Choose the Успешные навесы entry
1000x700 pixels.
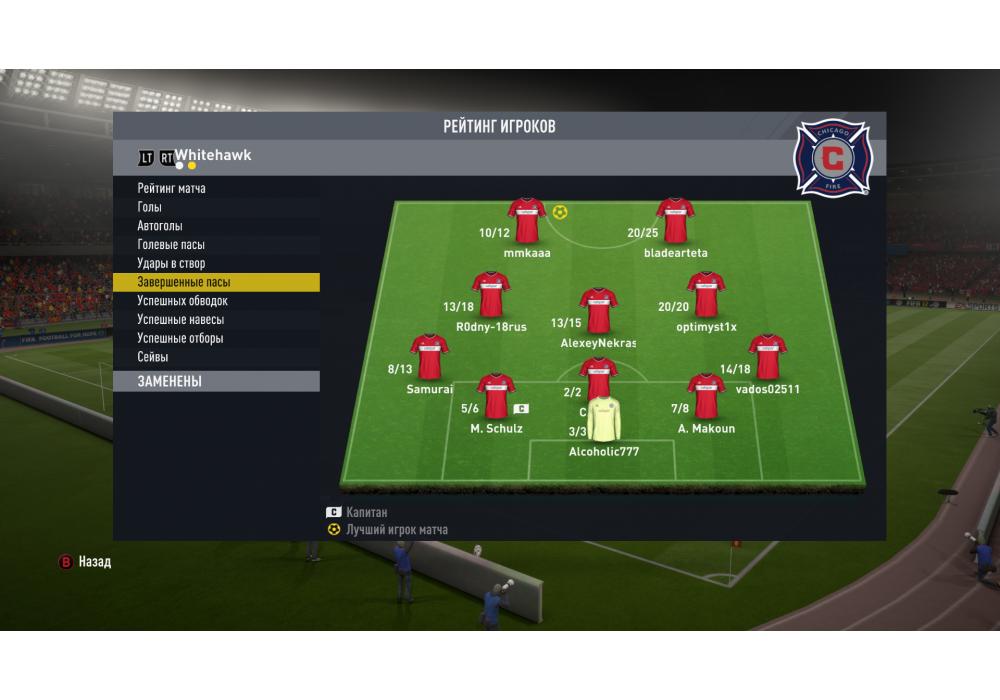coord(181,320)
